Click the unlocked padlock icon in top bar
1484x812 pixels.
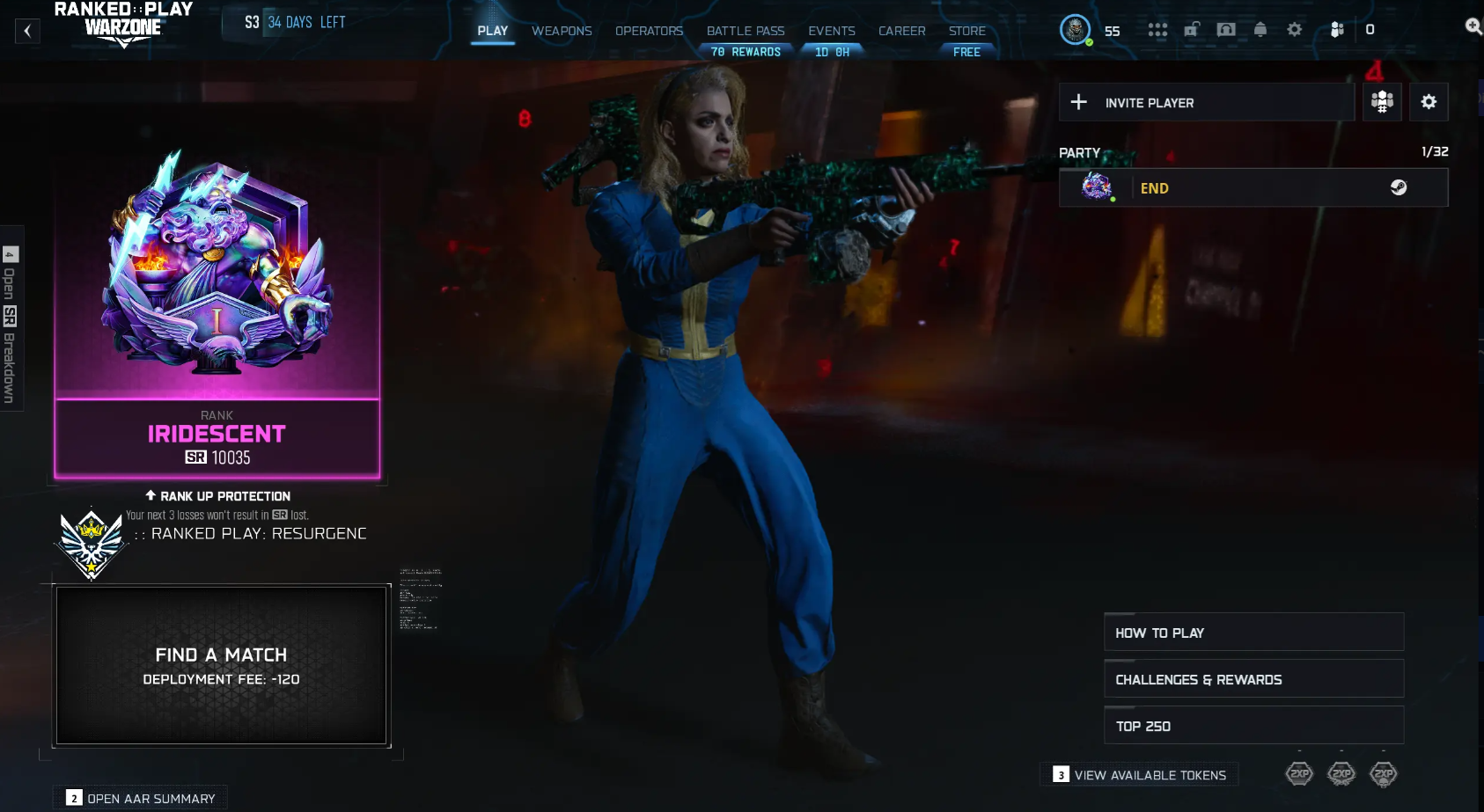pos(1192,29)
